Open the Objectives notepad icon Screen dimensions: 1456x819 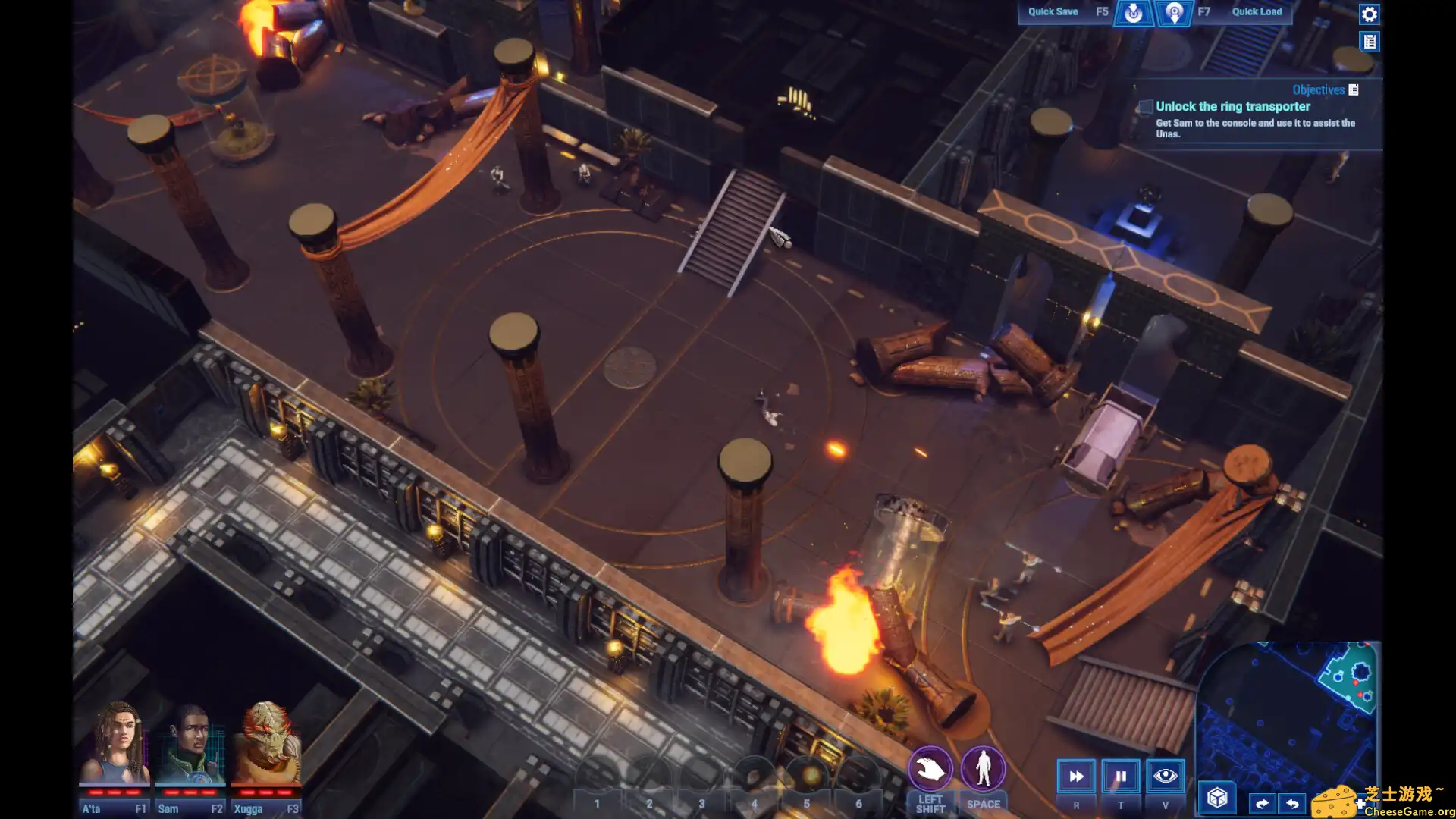point(1354,89)
